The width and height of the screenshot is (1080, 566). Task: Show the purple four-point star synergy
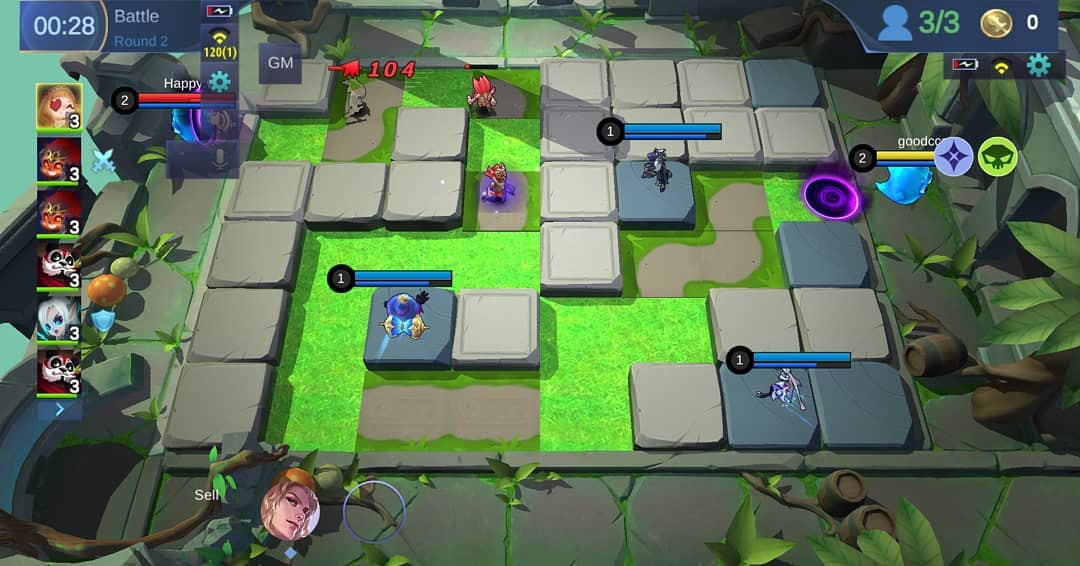(954, 156)
